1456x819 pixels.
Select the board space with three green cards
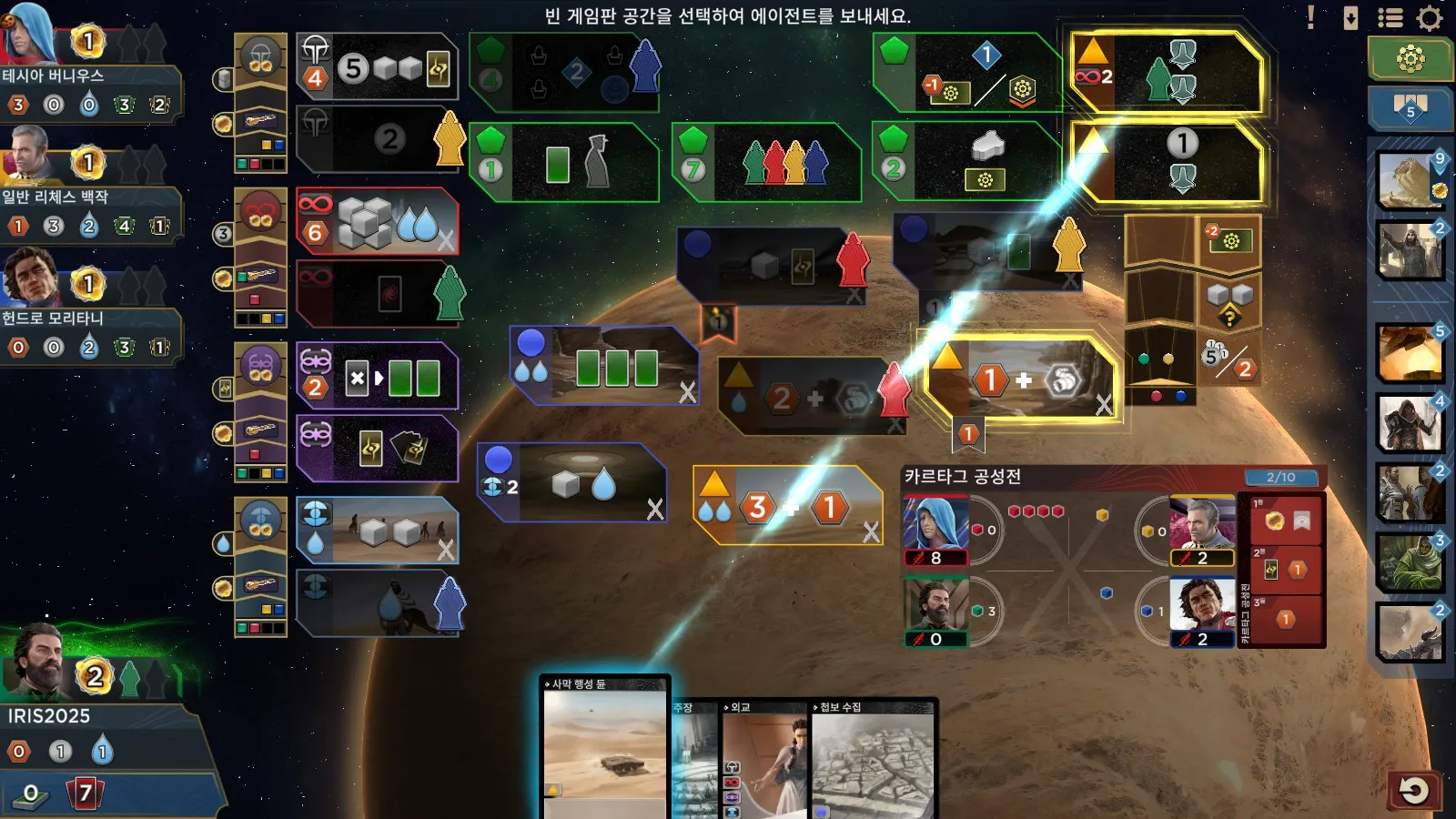coord(604,366)
